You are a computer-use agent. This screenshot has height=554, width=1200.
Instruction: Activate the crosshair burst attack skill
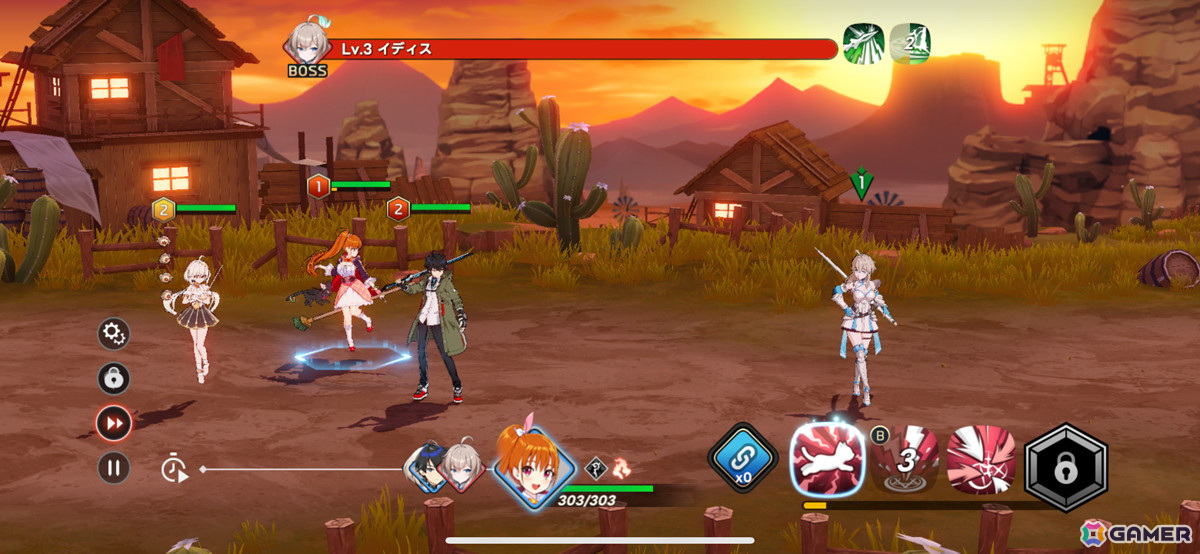(x=981, y=459)
